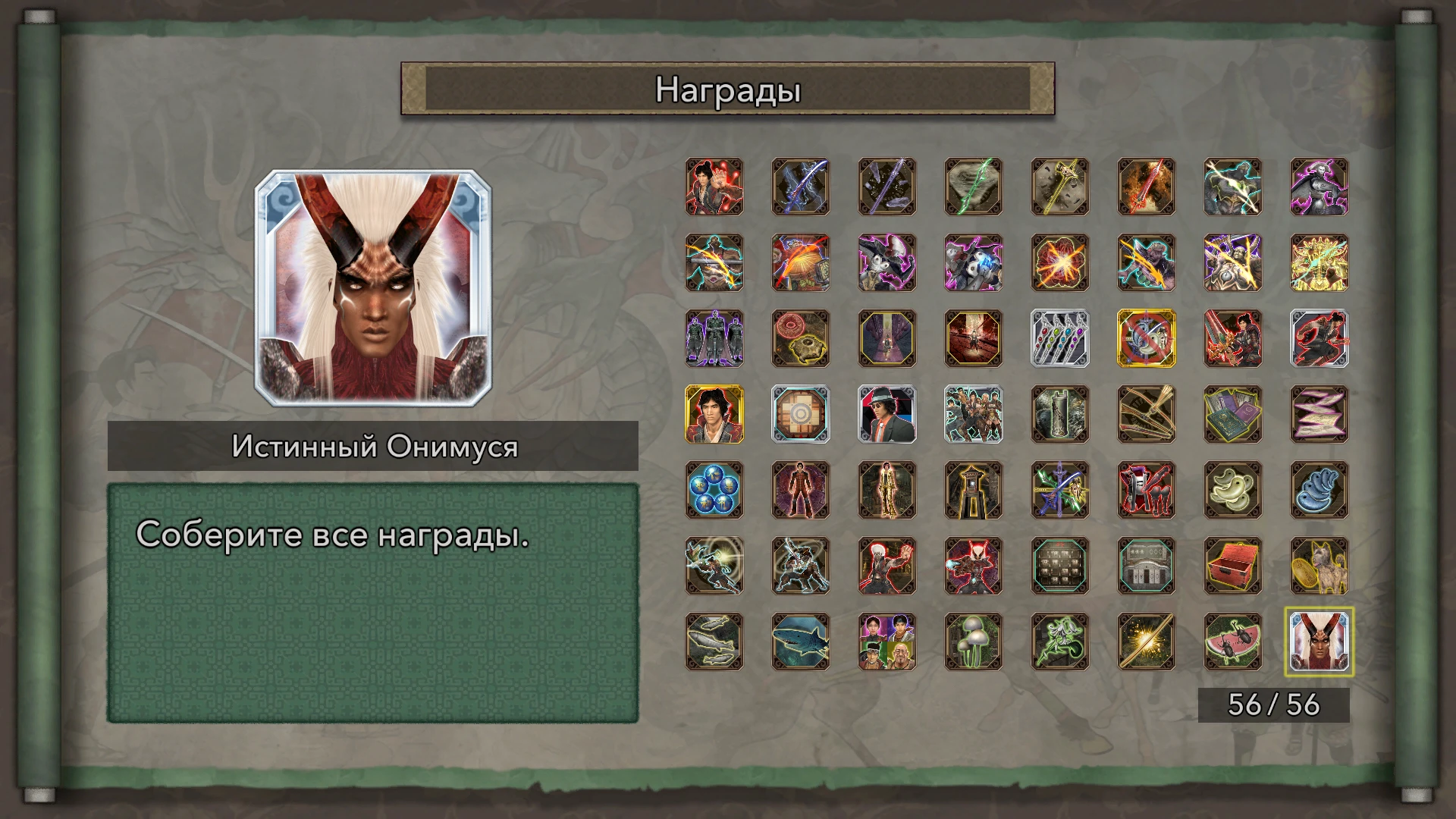The width and height of the screenshot is (1456, 819).
Task: Click the stack of books reward icon
Action: (x=1232, y=416)
